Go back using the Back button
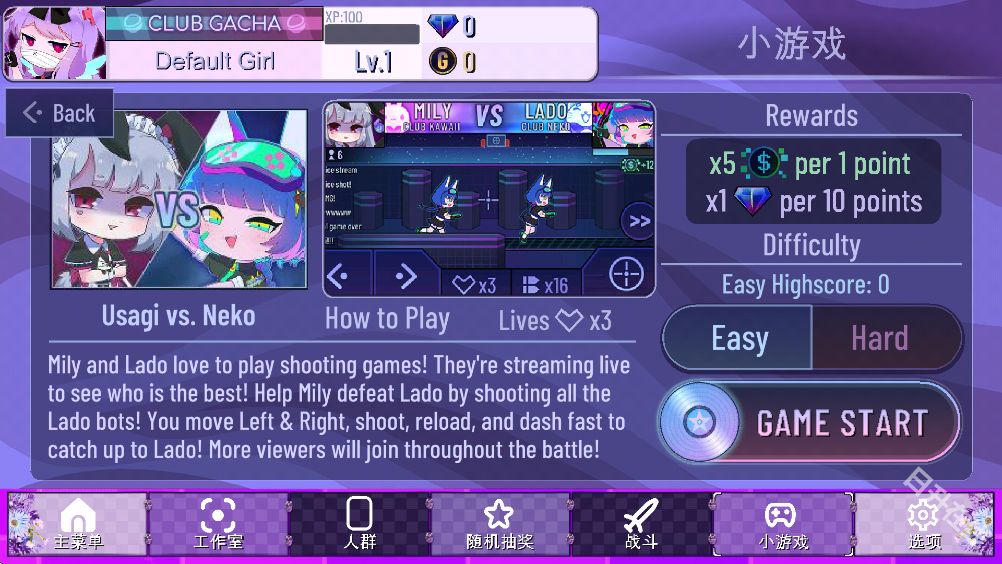The width and height of the screenshot is (1002, 564). (x=60, y=113)
